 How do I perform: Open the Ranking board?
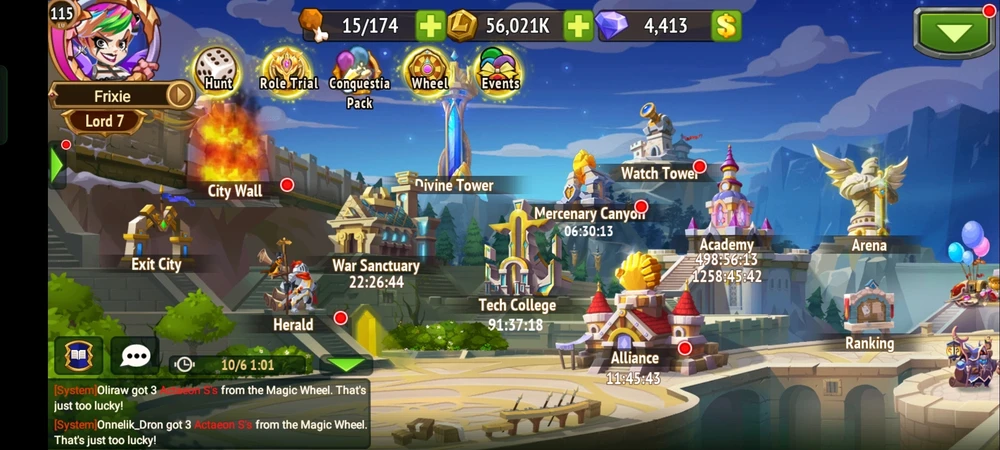(x=868, y=312)
